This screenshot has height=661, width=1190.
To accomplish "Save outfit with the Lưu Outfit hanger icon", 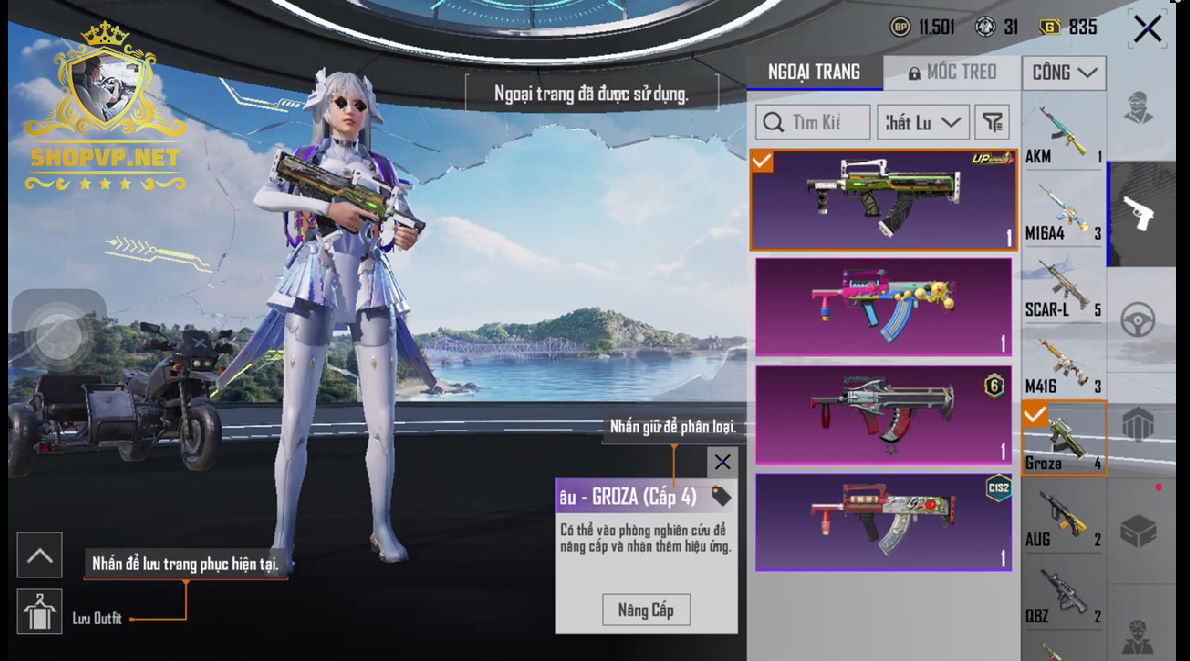I will [x=40, y=612].
